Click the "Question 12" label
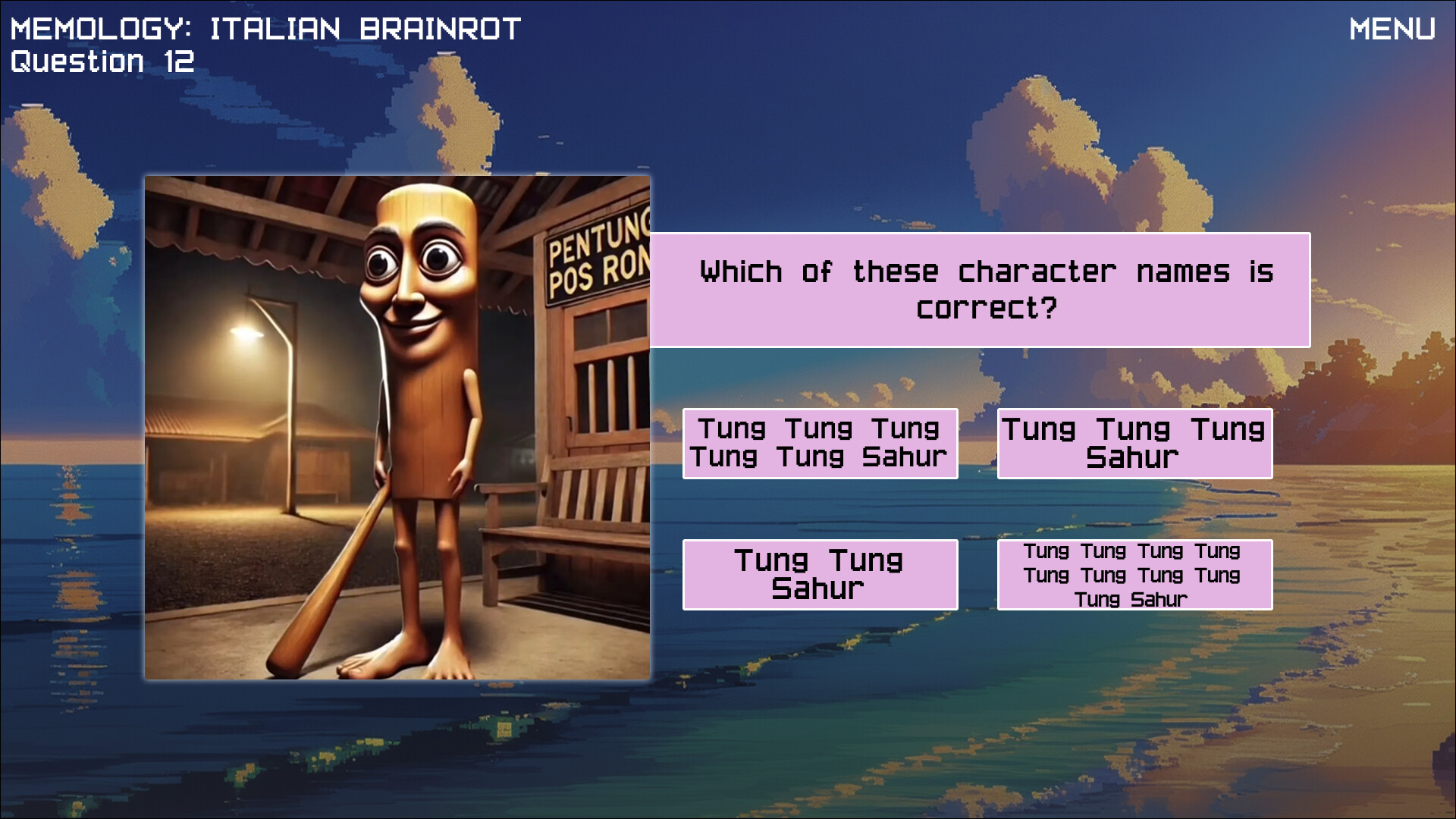Screen dimensions: 1456x819 102,60
